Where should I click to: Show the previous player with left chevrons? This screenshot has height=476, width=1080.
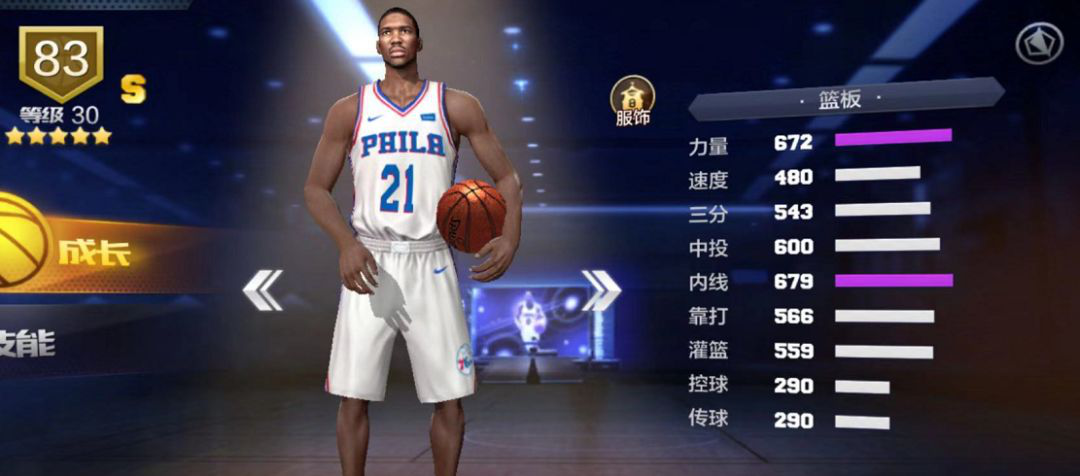pyautogui.click(x=264, y=290)
